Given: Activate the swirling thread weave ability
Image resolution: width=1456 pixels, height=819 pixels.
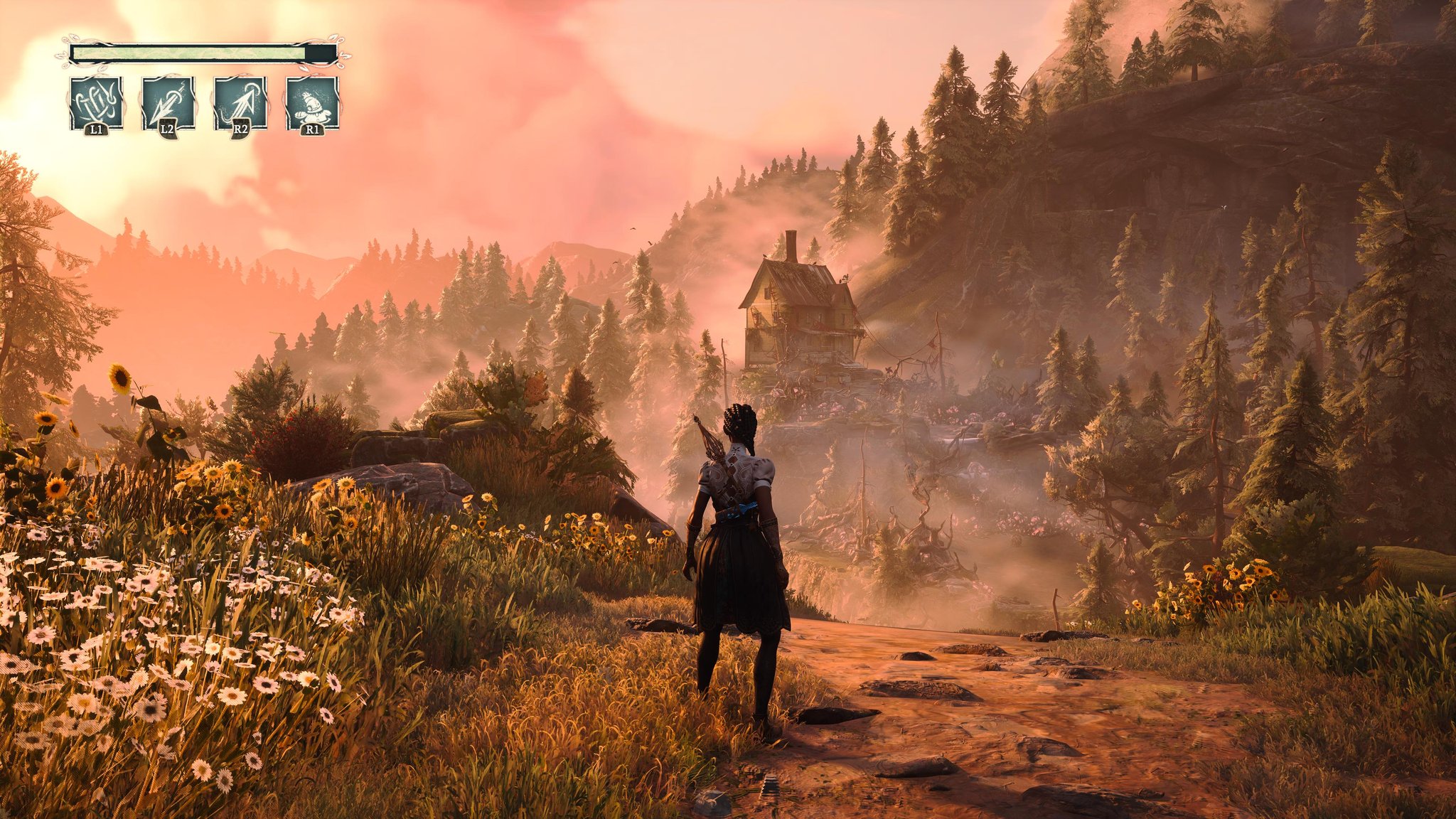Looking at the screenshot, I should pyautogui.click(x=97, y=103).
